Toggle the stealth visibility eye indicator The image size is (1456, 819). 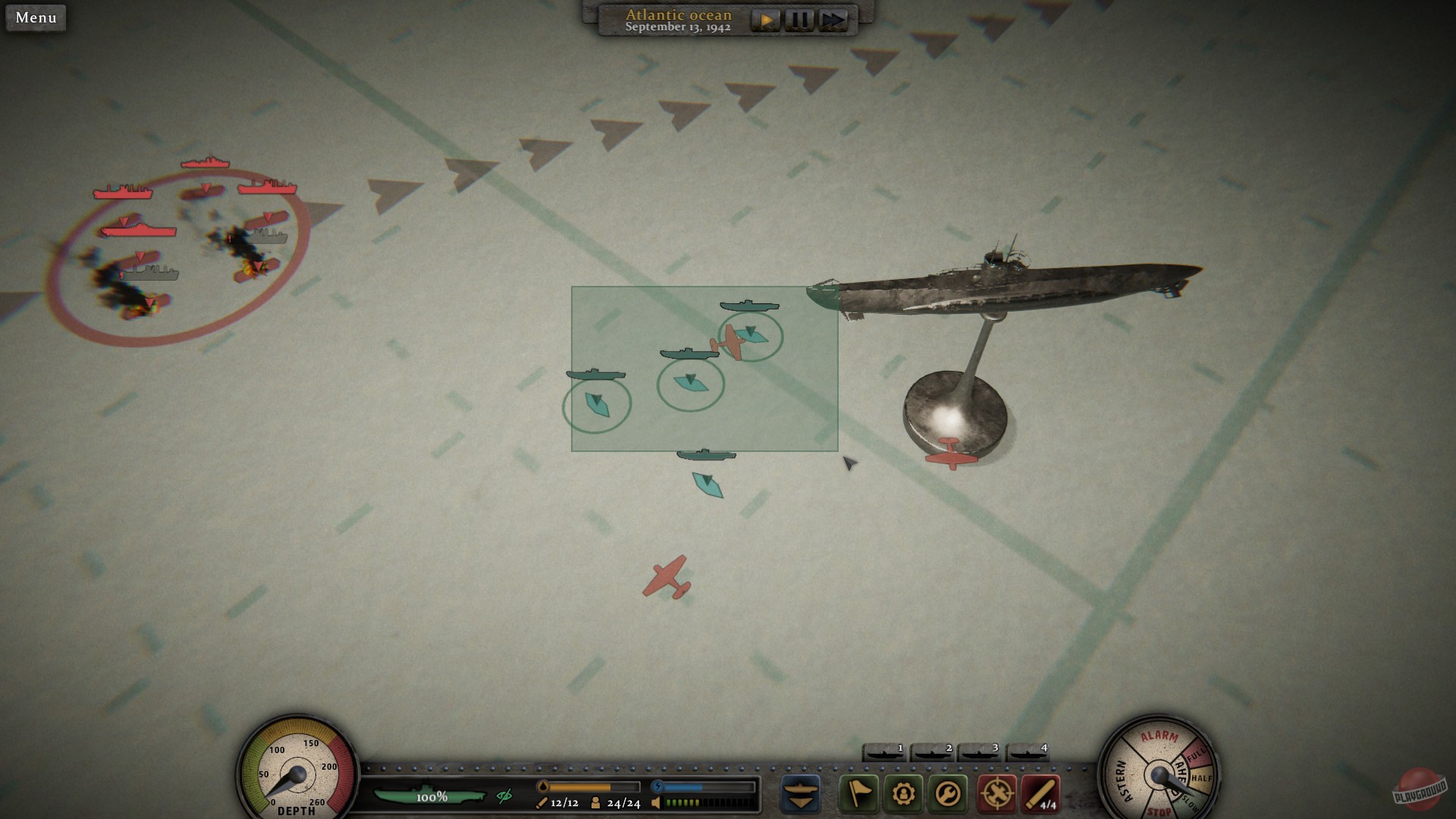click(x=503, y=797)
